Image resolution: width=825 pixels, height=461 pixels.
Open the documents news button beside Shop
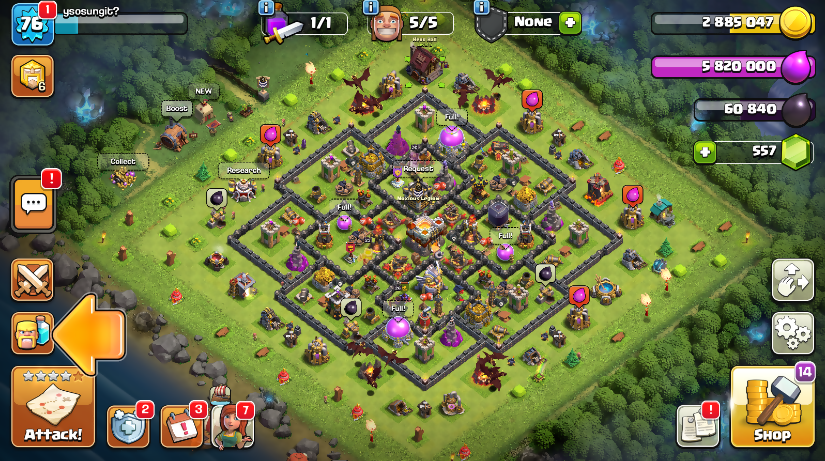[x=697, y=426]
